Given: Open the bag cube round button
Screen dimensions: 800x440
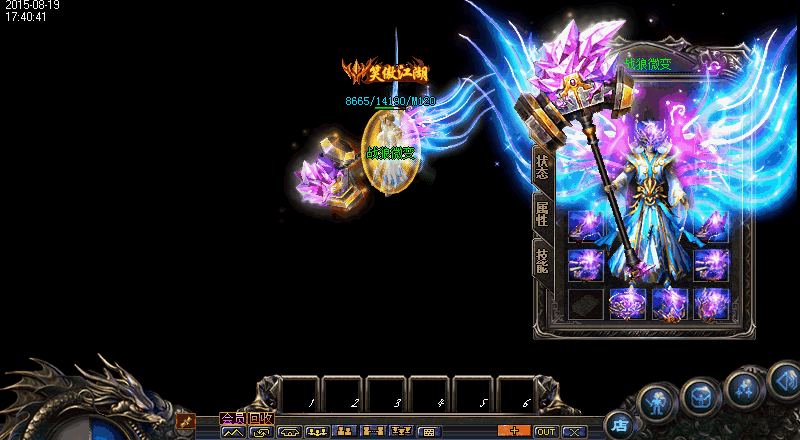Looking at the screenshot, I should click(x=700, y=397).
